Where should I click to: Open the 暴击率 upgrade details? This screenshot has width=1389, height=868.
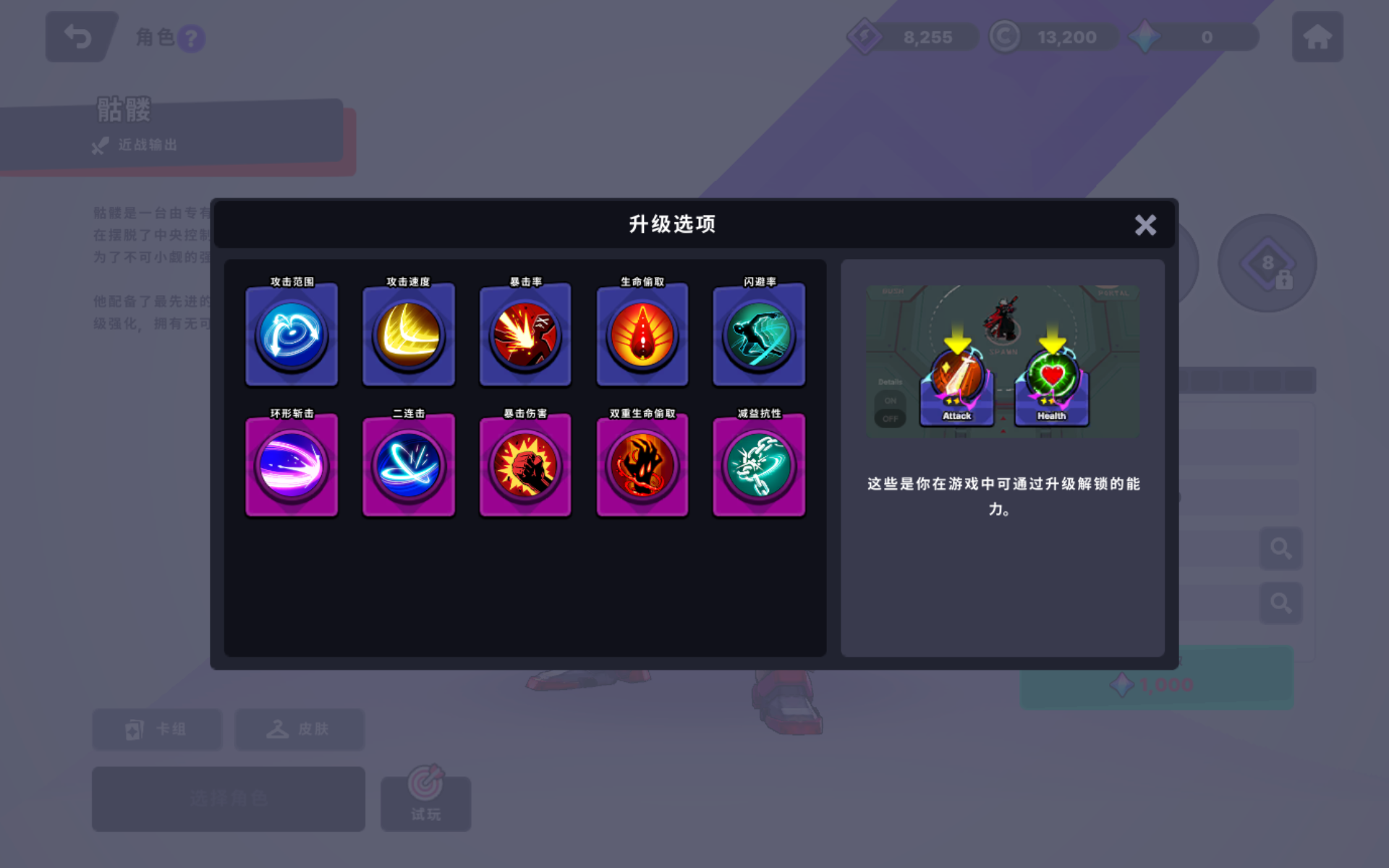pos(525,334)
